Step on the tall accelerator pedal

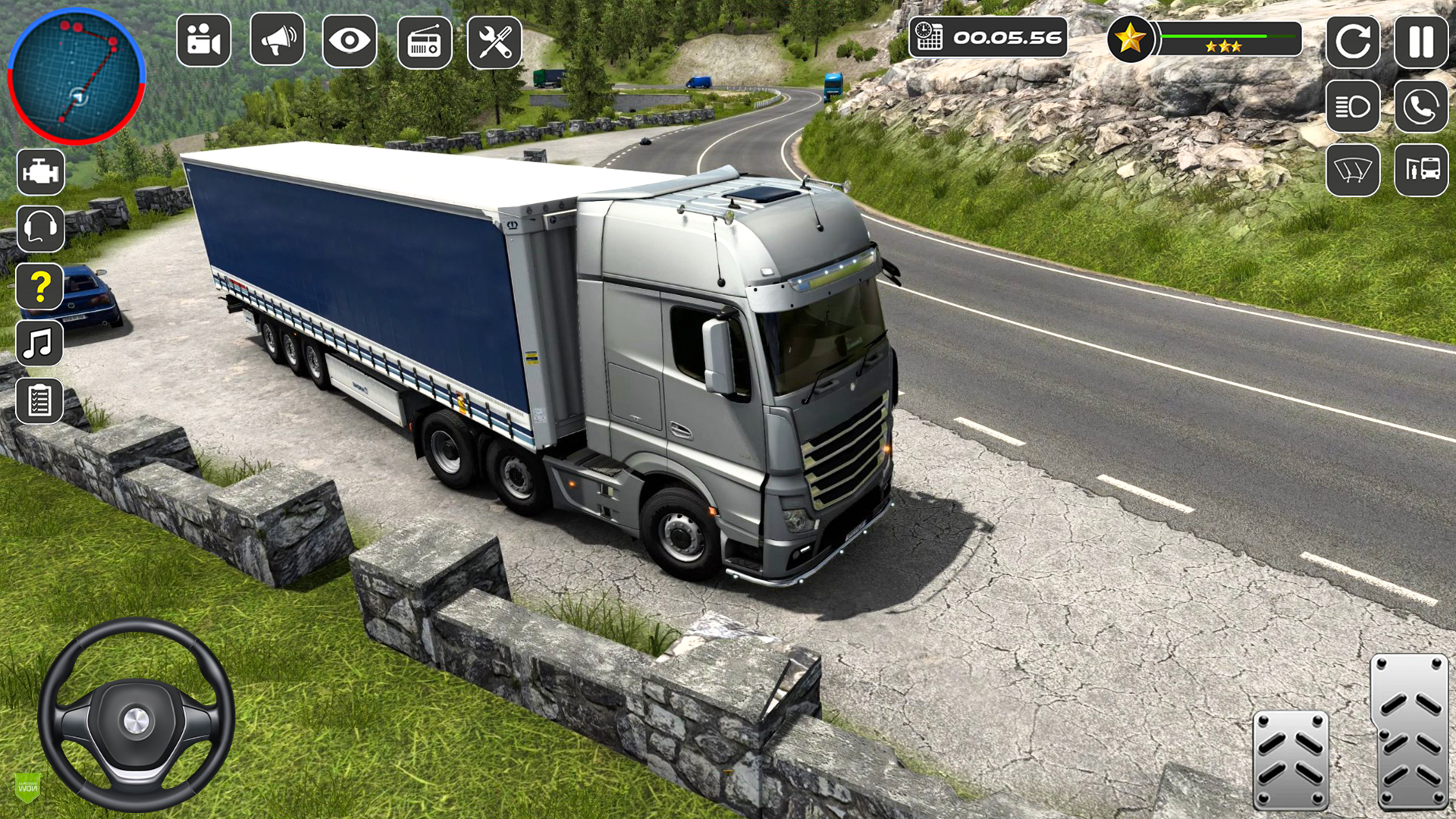coord(1410,732)
